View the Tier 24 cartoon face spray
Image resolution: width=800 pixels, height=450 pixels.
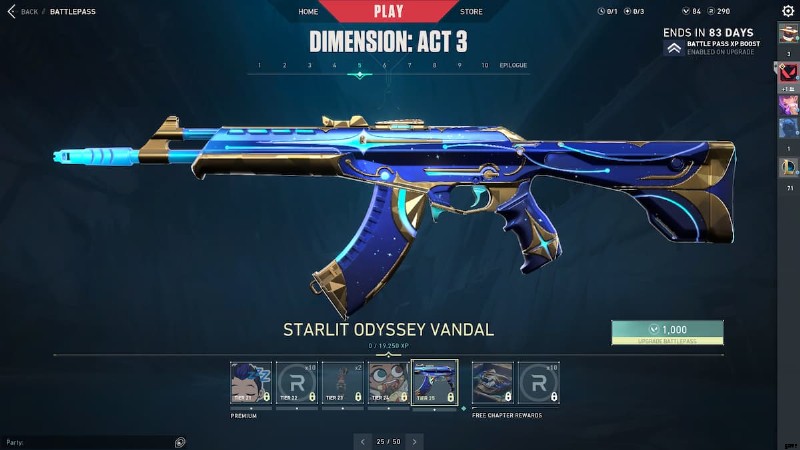(389, 382)
